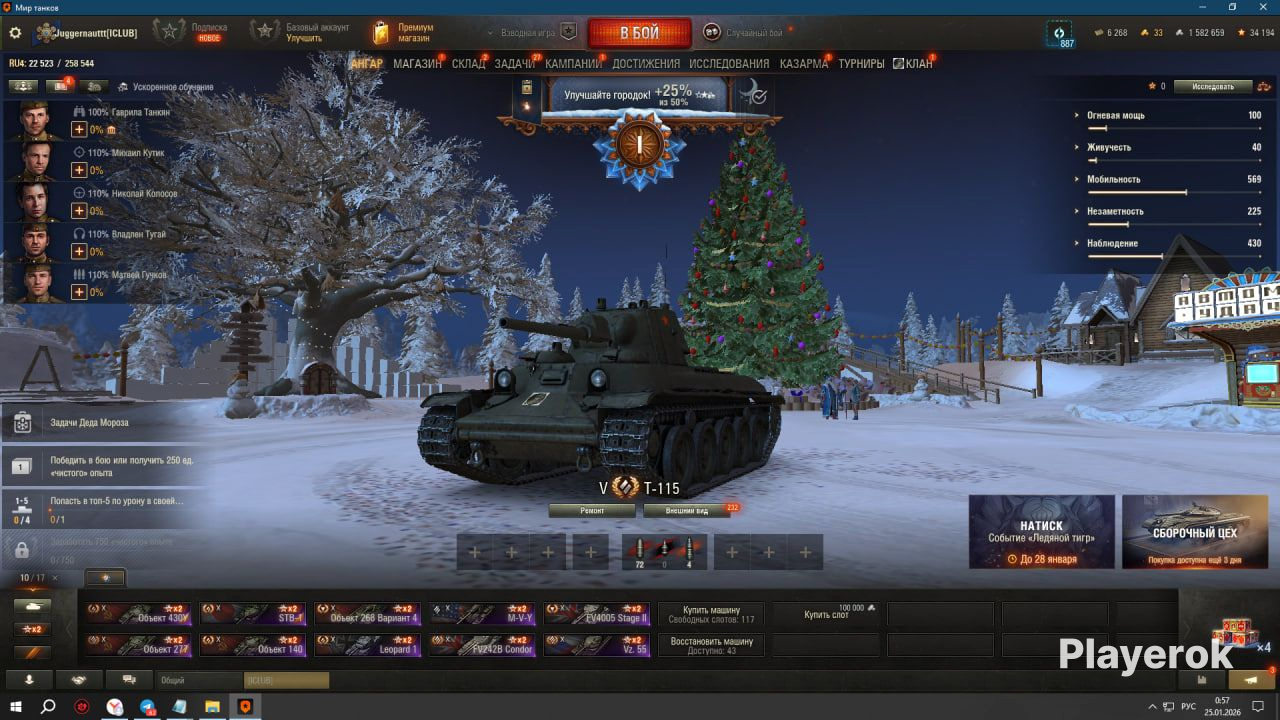Open the СБОРОЧНЫЙ ЦЕХ banner
The height and width of the screenshot is (720, 1280).
(1194, 532)
